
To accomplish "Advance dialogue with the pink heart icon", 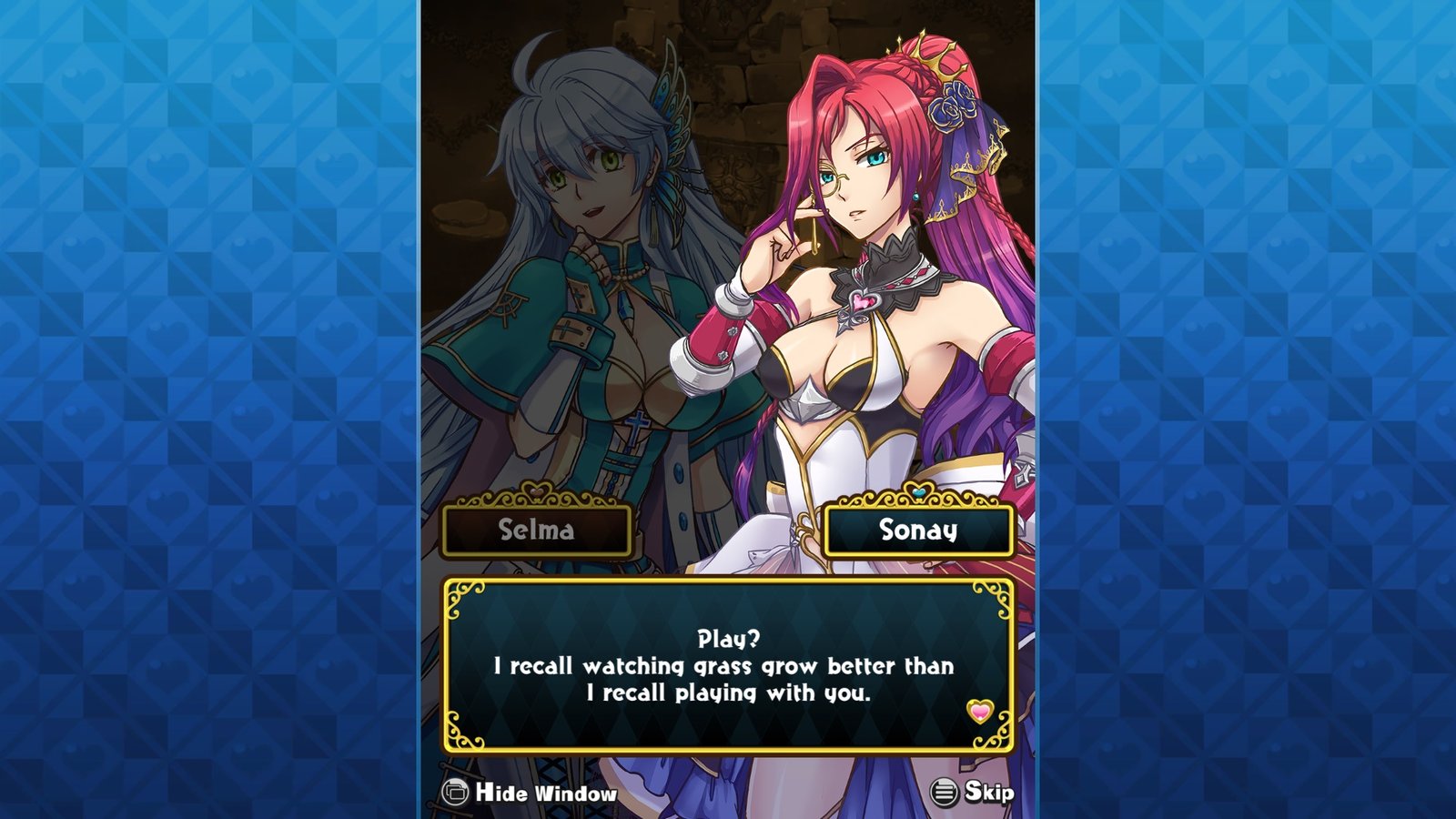I will pyautogui.click(x=979, y=711).
